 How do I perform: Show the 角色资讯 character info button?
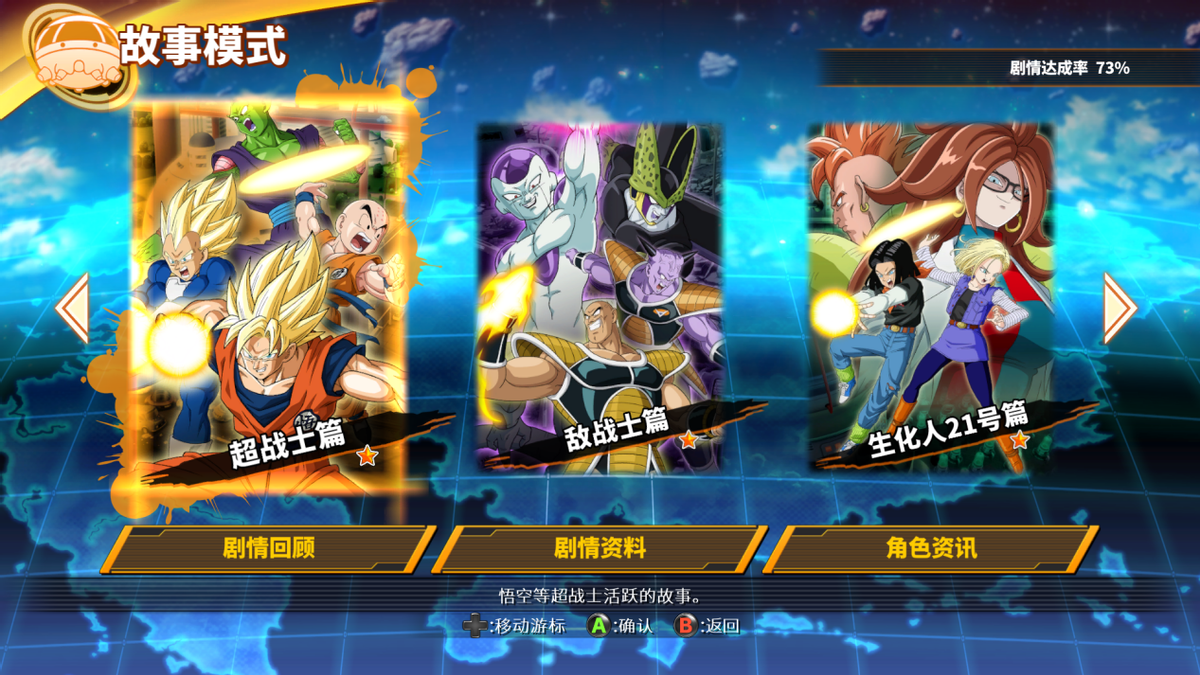931,549
